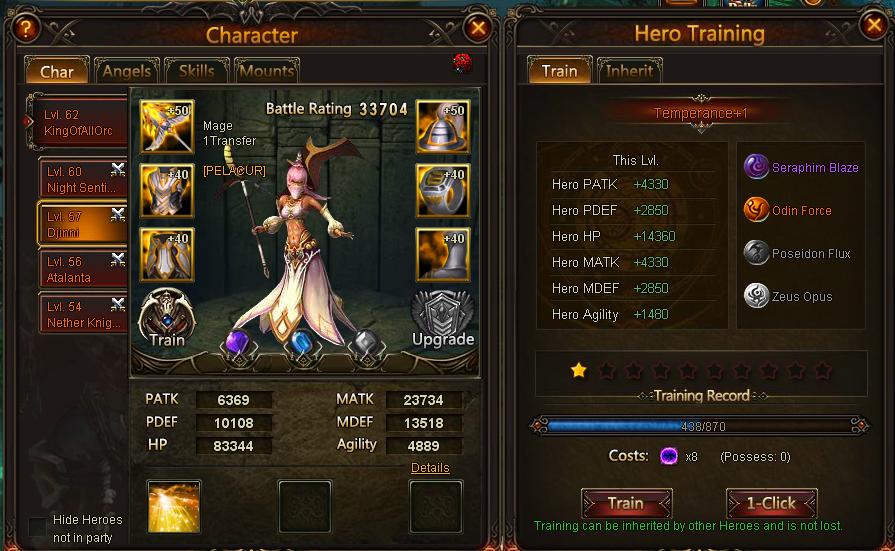Image resolution: width=895 pixels, height=551 pixels.
Task: Use the 1-Click training button
Action: [x=771, y=503]
